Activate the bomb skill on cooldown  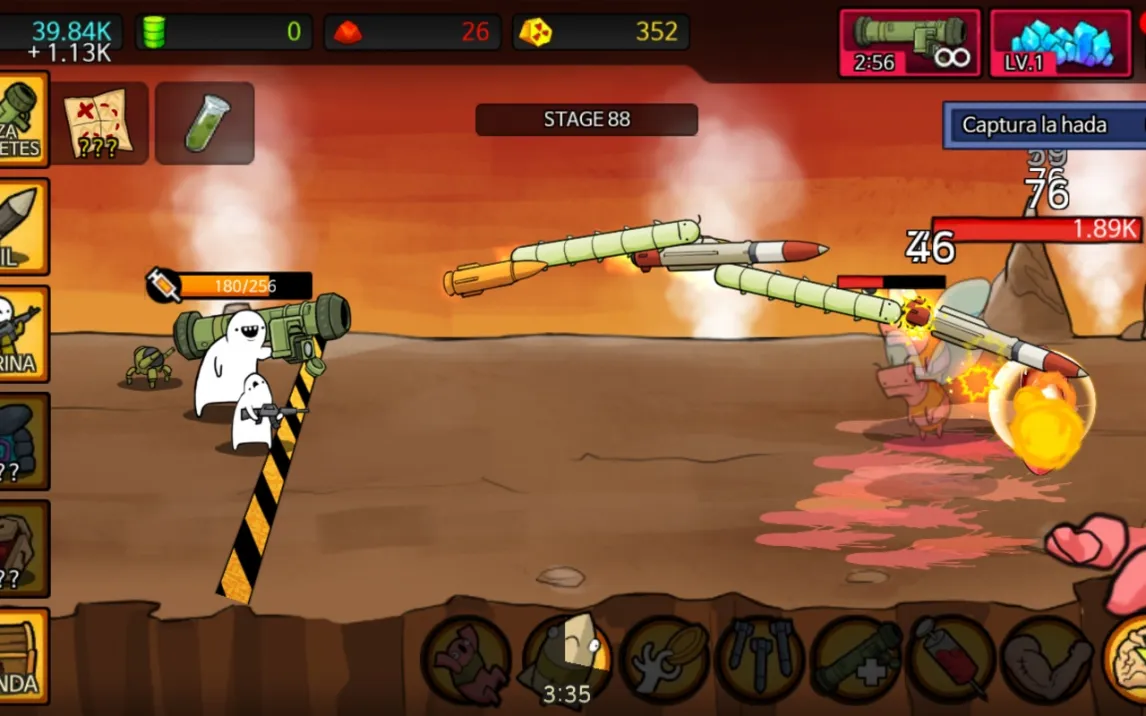point(568,660)
